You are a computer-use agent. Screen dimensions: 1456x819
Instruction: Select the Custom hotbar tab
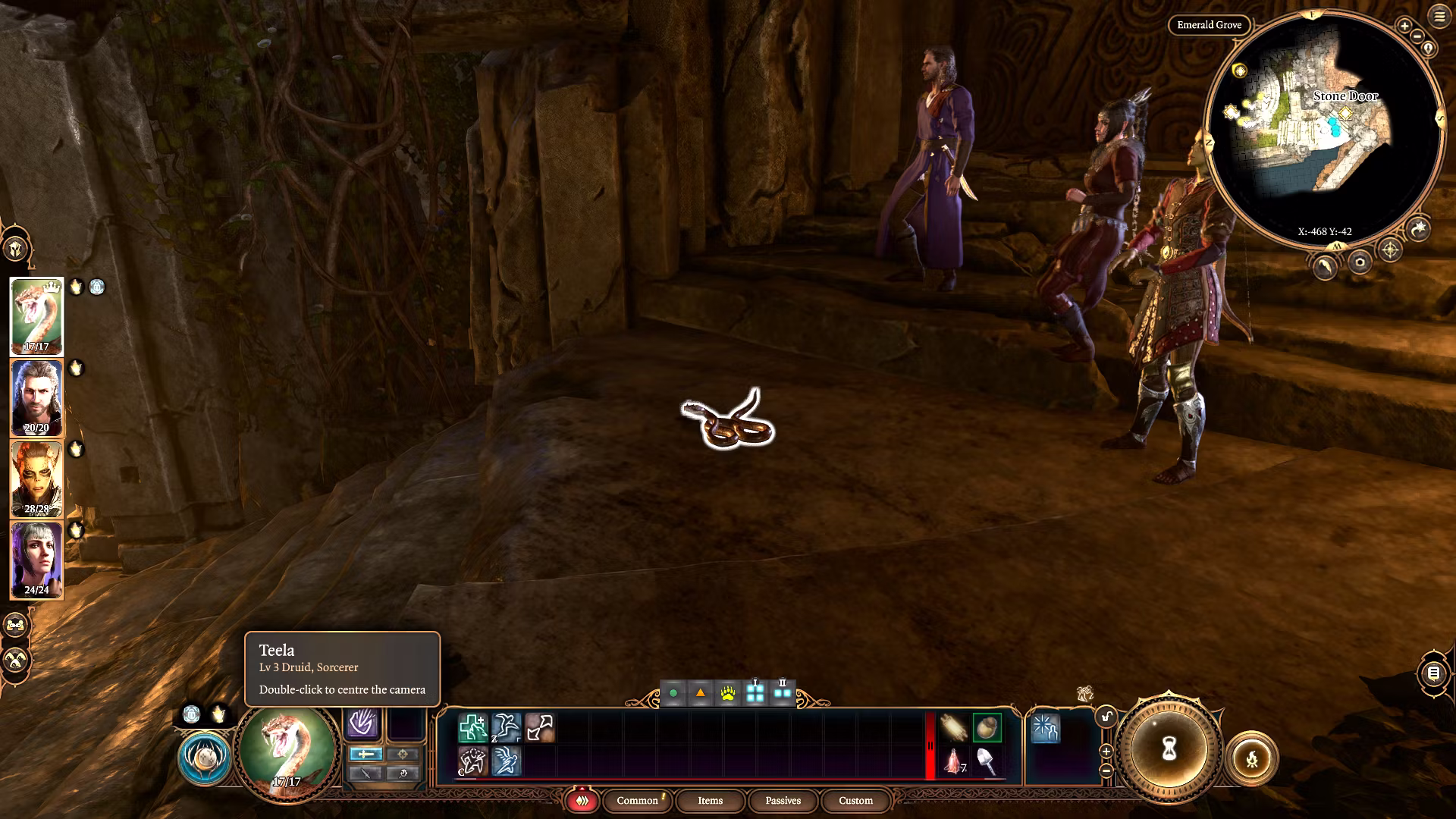[x=855, y=801]
